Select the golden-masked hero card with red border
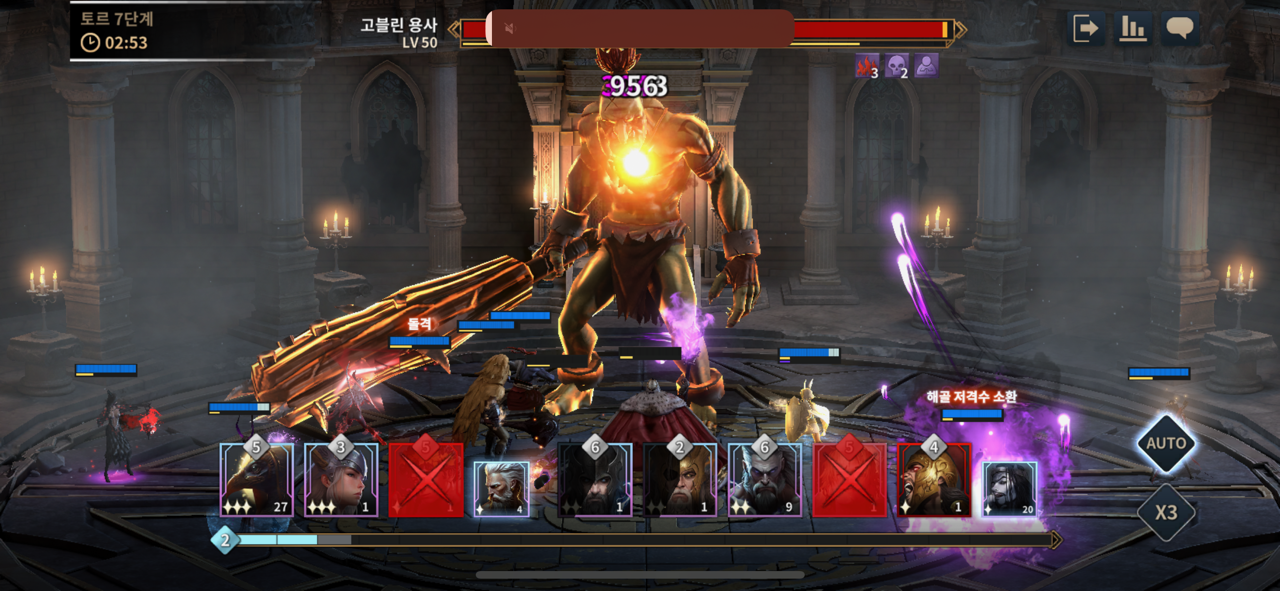Viewport: 1280px width, 591px height. pyautogui.click(x=934, y=480)
